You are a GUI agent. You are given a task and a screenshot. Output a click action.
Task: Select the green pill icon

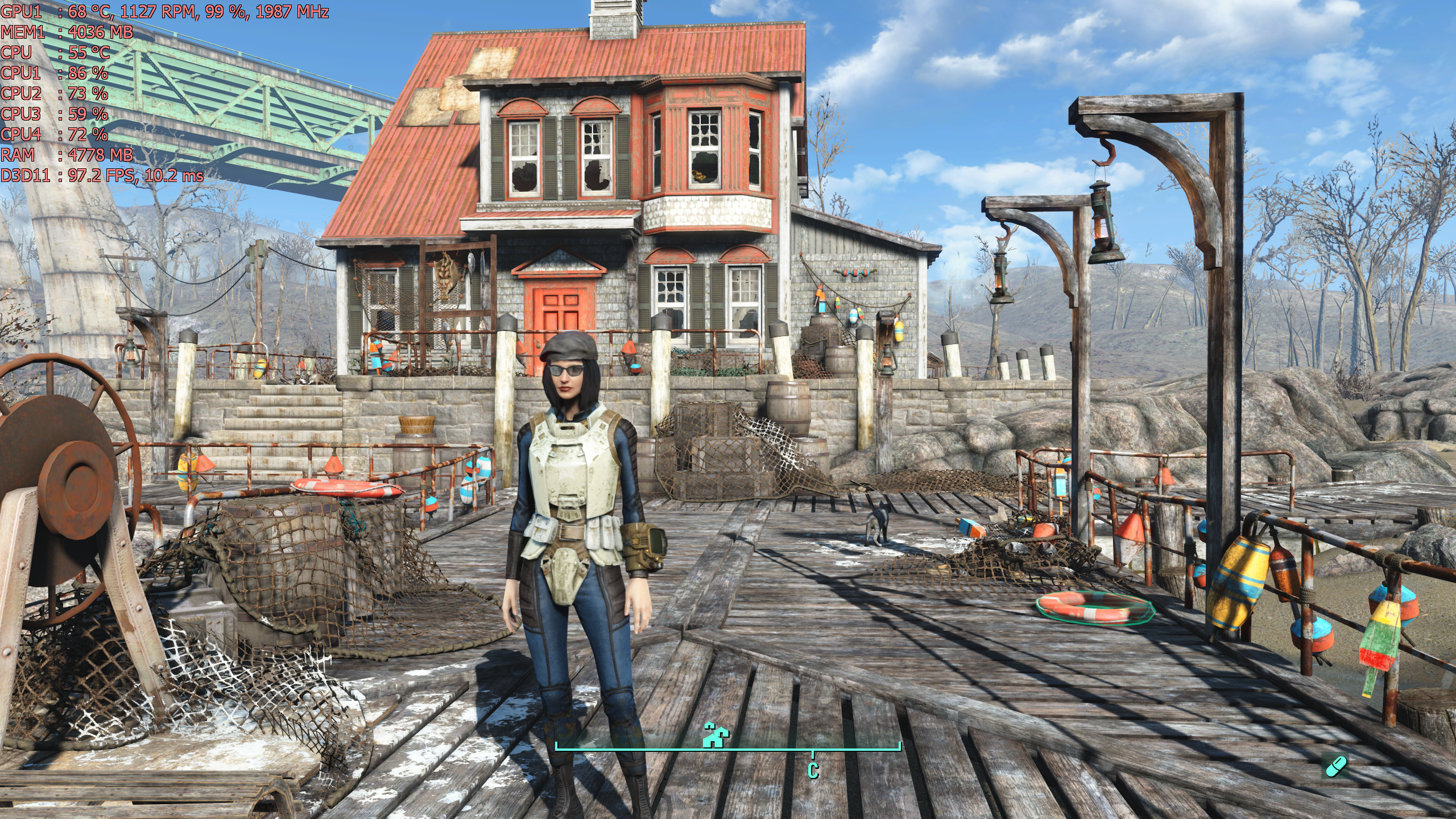(x=1335, y=766)
